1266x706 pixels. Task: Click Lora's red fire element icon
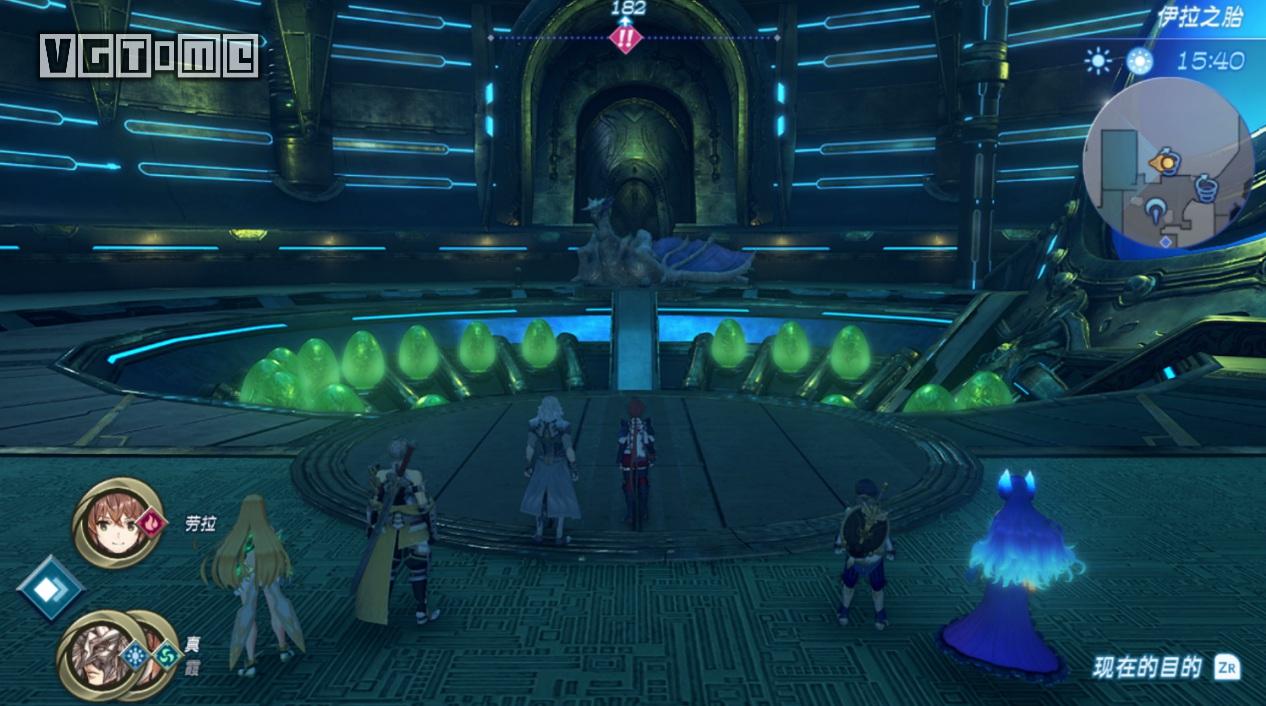click(149, 521)
